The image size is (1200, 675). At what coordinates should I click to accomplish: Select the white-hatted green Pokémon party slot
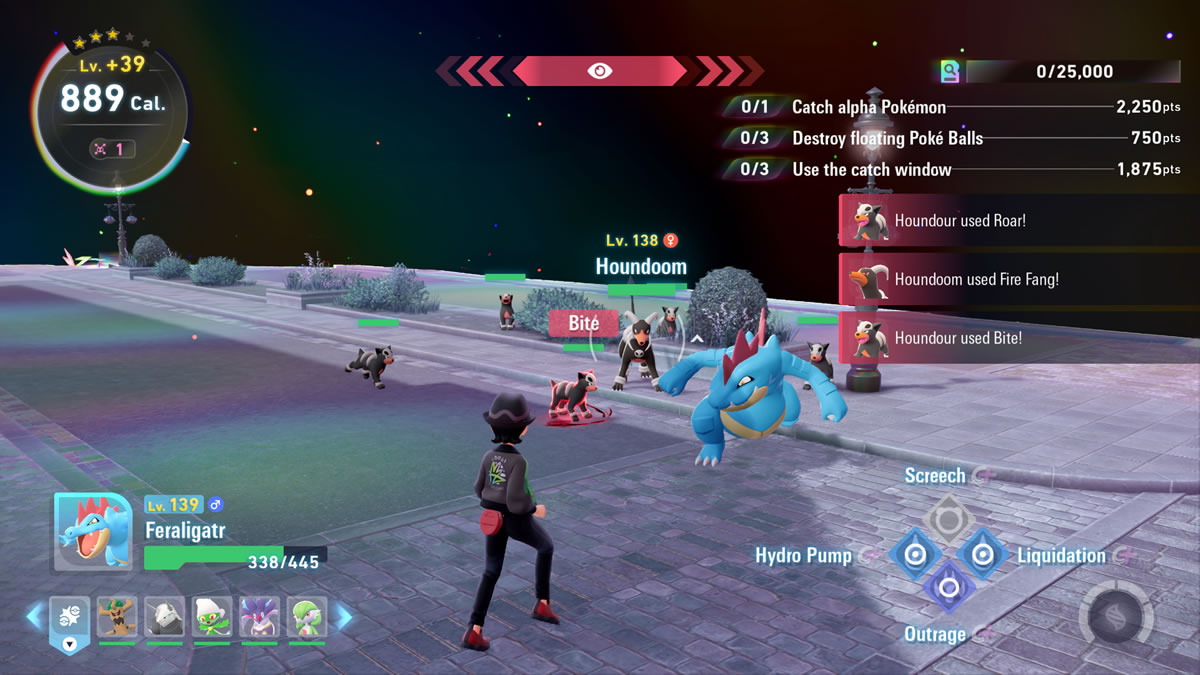(x=212, y=619)
